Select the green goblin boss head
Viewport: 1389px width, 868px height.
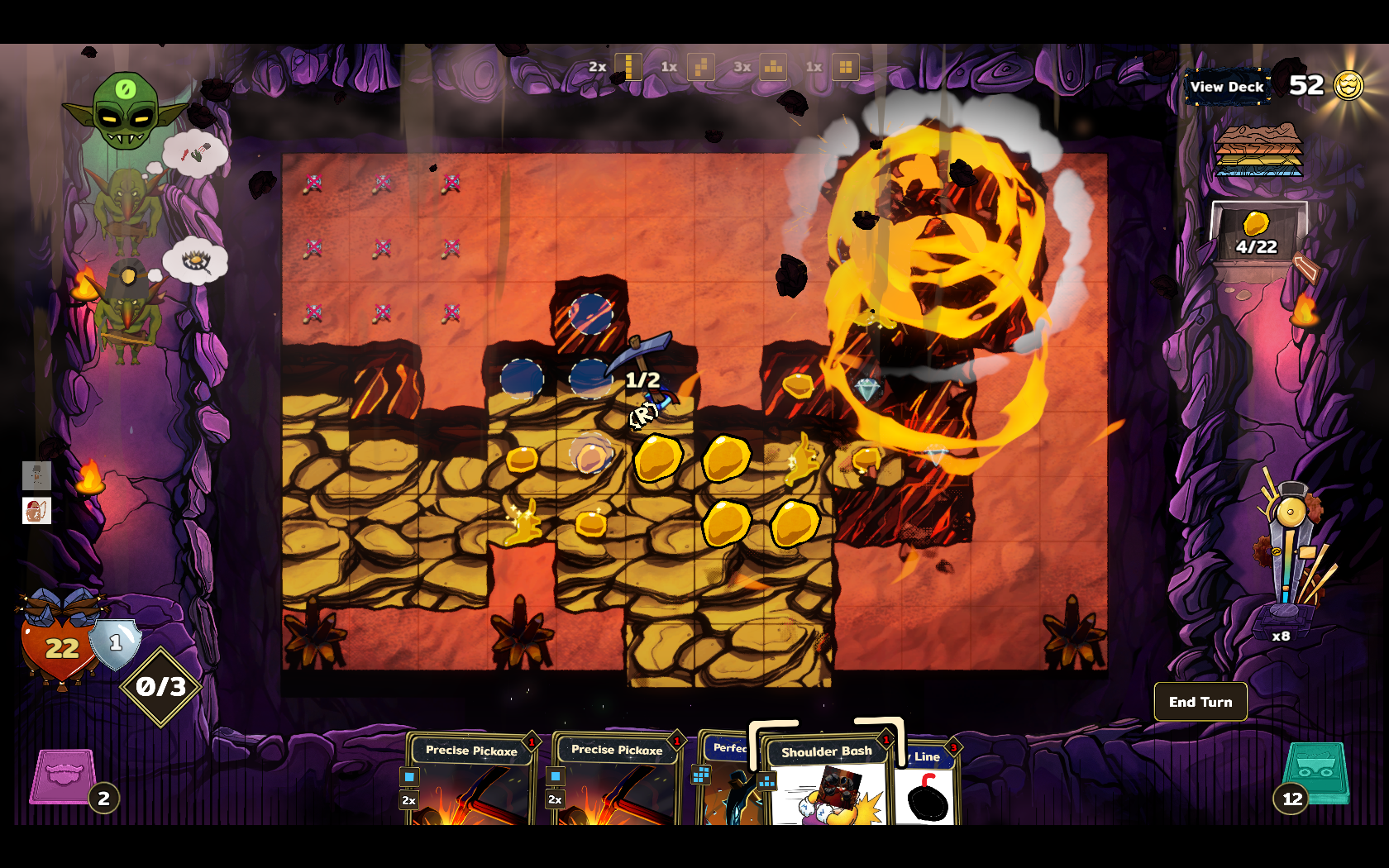coord(125,112)
